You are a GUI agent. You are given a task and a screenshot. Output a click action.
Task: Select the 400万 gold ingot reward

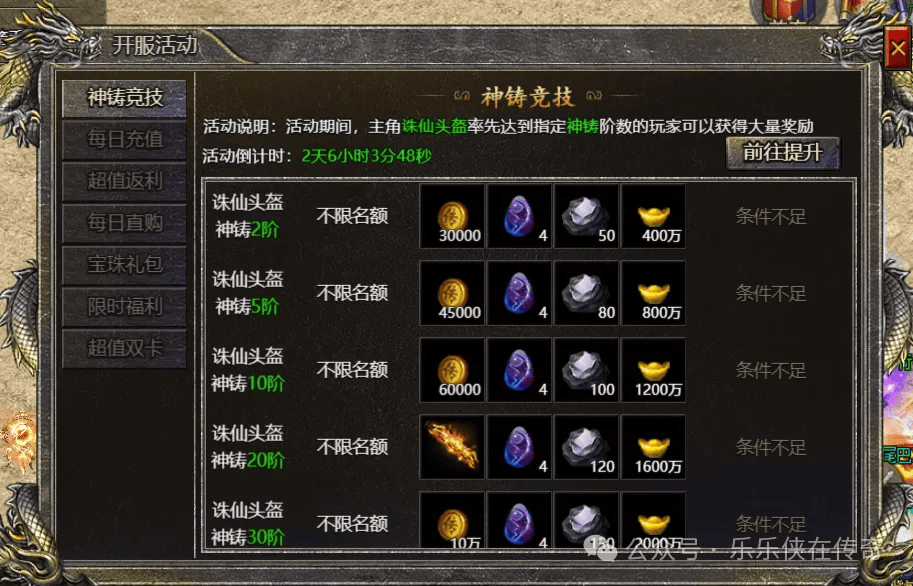pos(654,217)
